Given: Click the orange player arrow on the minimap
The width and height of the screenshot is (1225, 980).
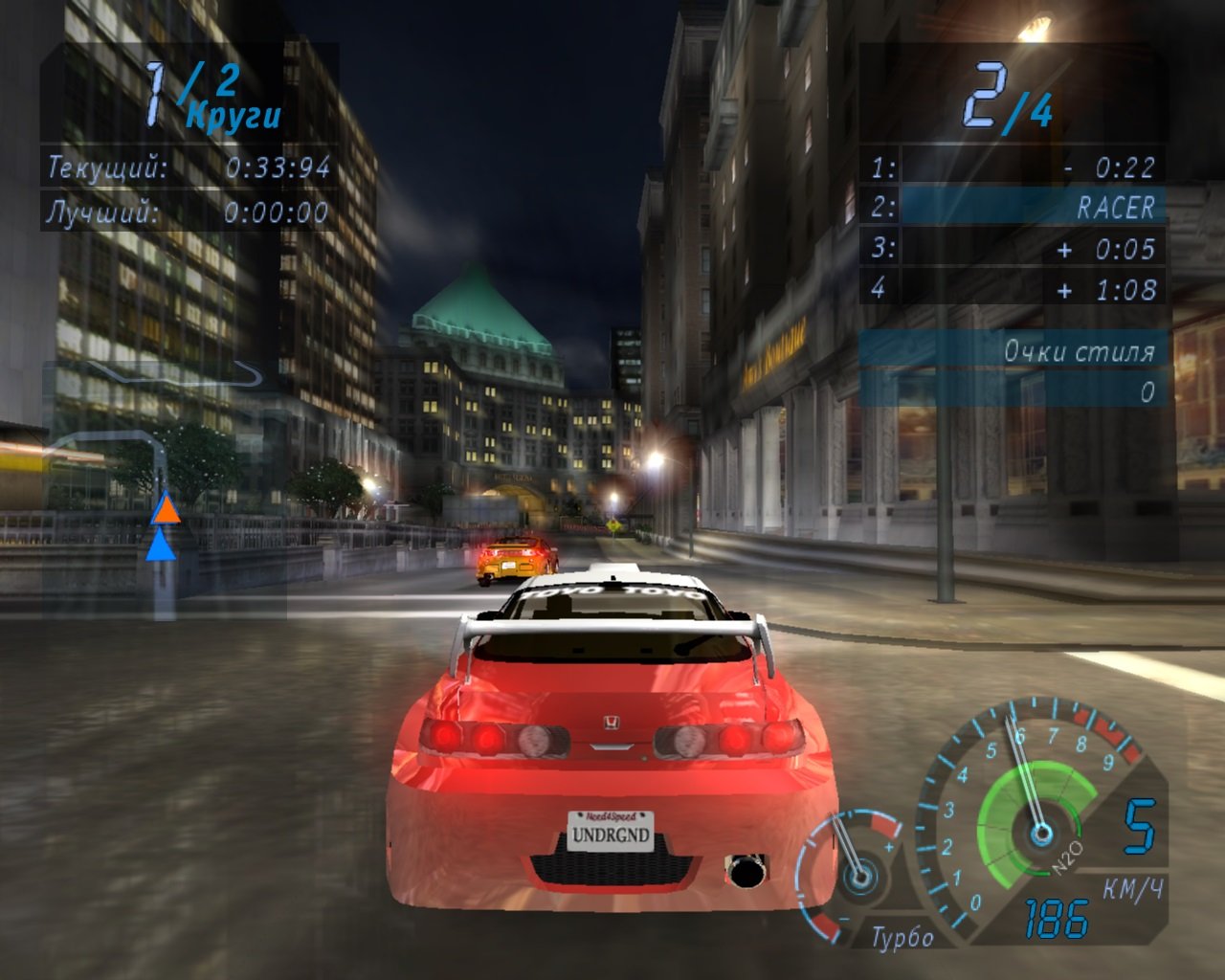Looking at the screenshot, I should pos(167,513).
